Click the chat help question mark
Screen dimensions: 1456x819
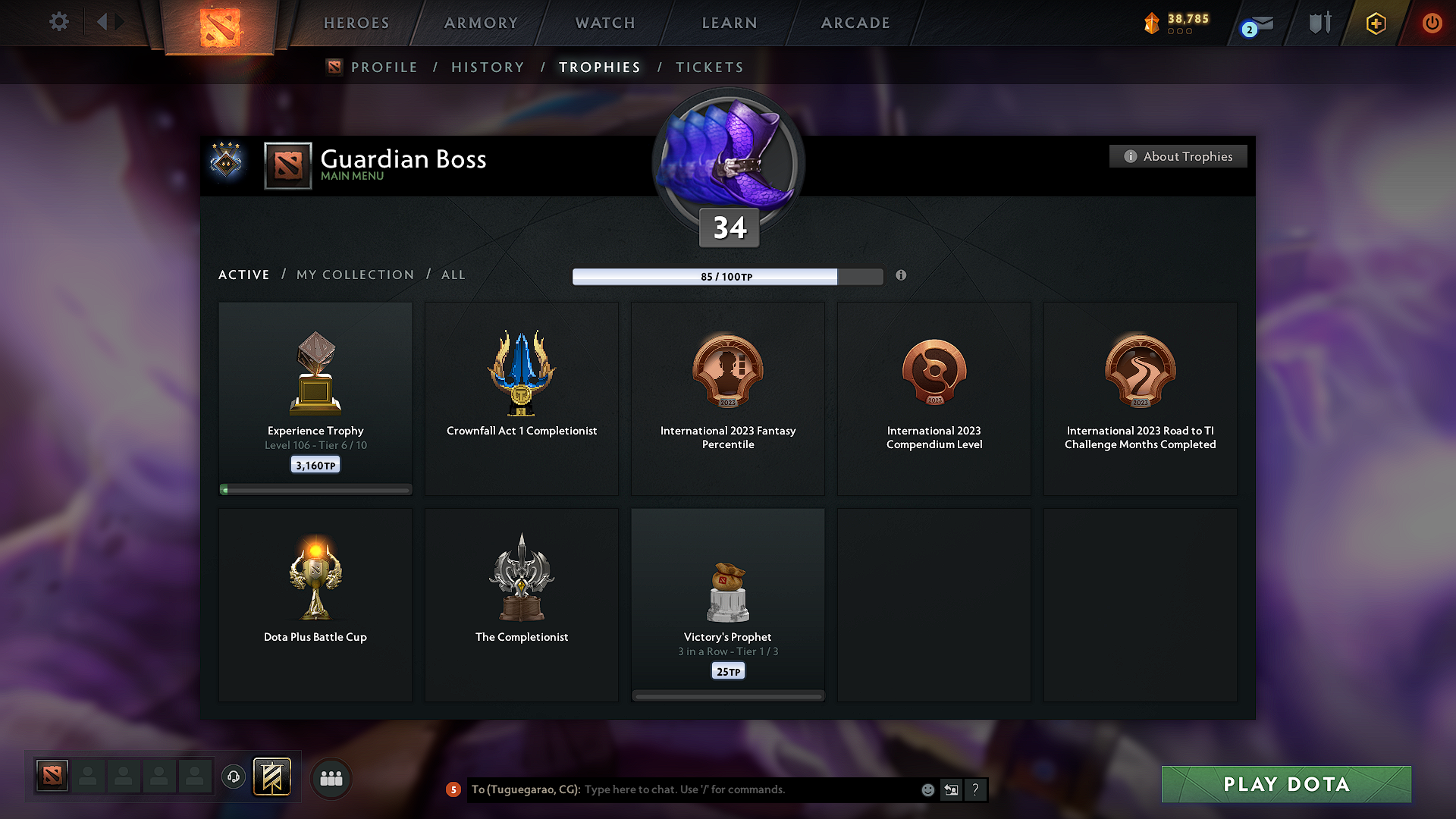(976, 789)
